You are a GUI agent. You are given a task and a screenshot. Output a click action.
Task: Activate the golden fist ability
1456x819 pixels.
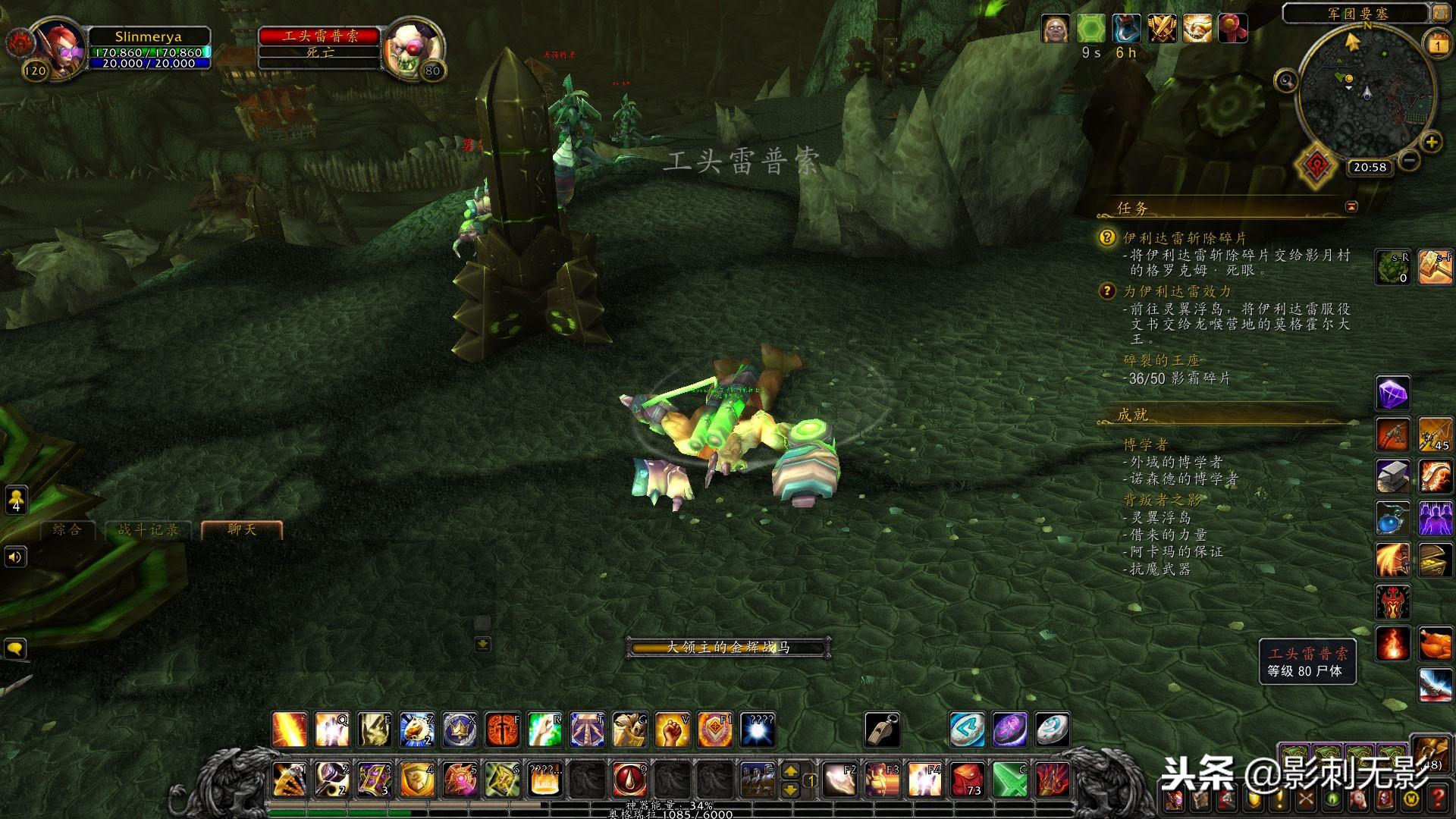point(672,730)
